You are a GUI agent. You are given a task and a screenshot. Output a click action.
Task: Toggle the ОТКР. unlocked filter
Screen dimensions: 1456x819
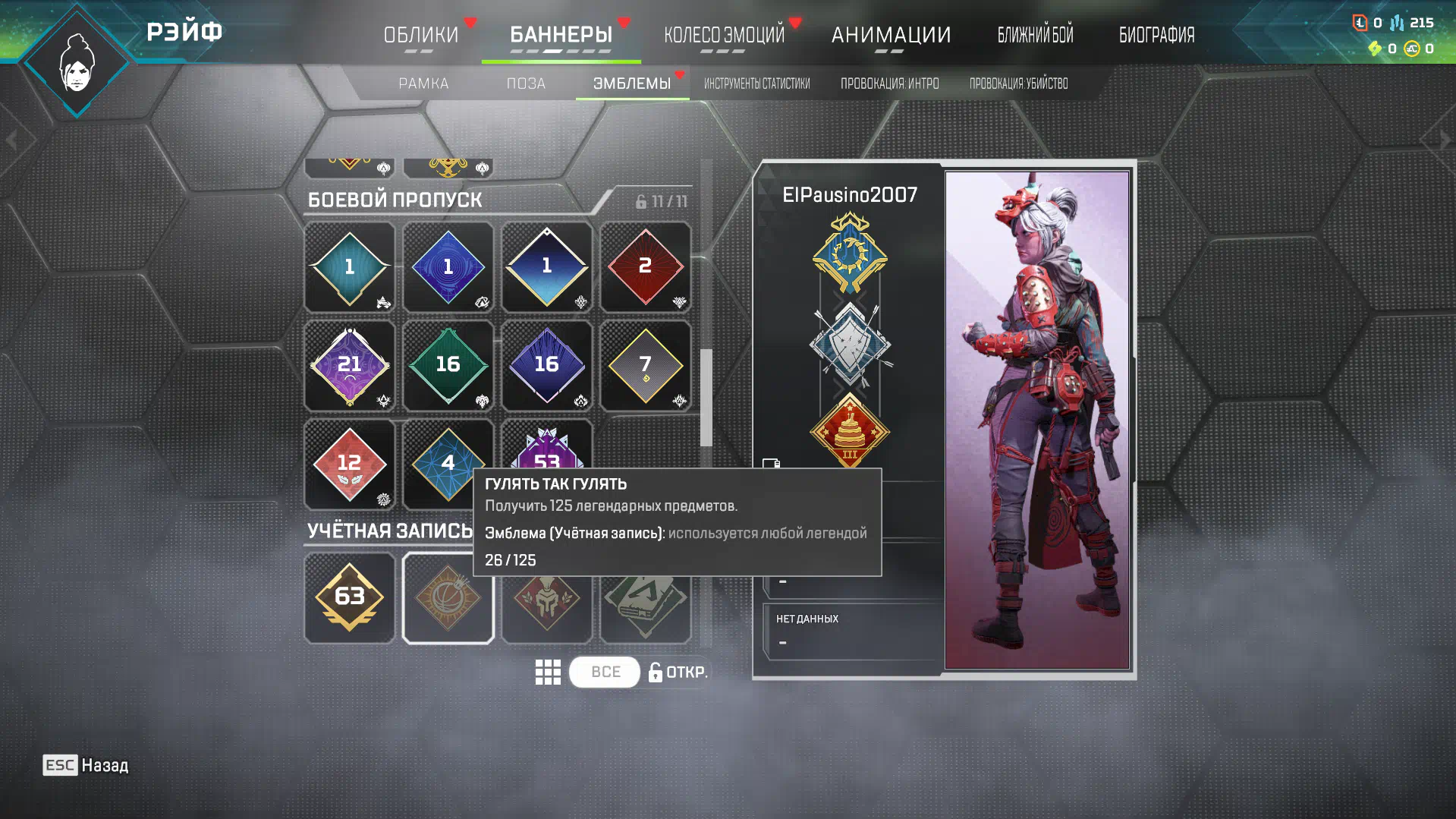click(x=678, y=672)
